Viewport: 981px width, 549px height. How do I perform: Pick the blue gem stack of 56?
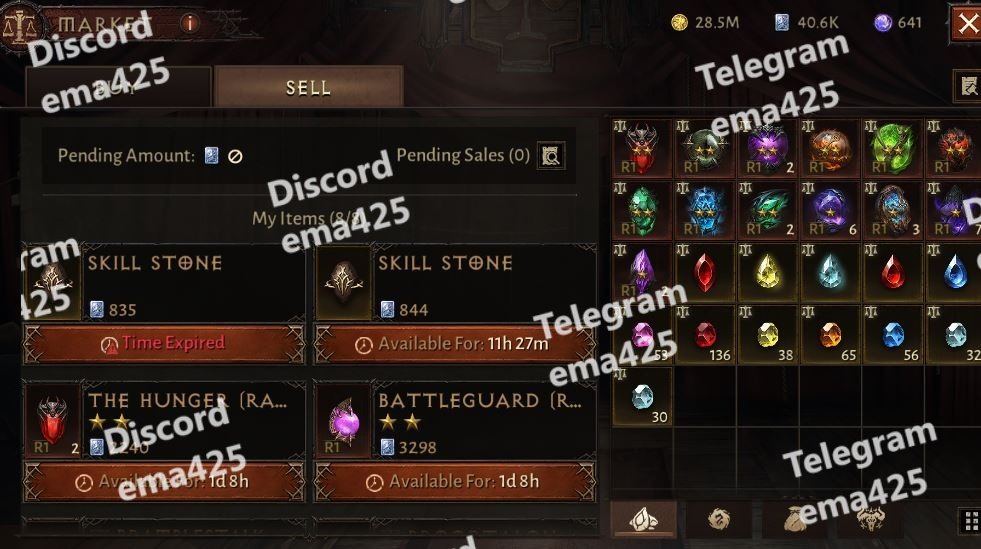893,335
